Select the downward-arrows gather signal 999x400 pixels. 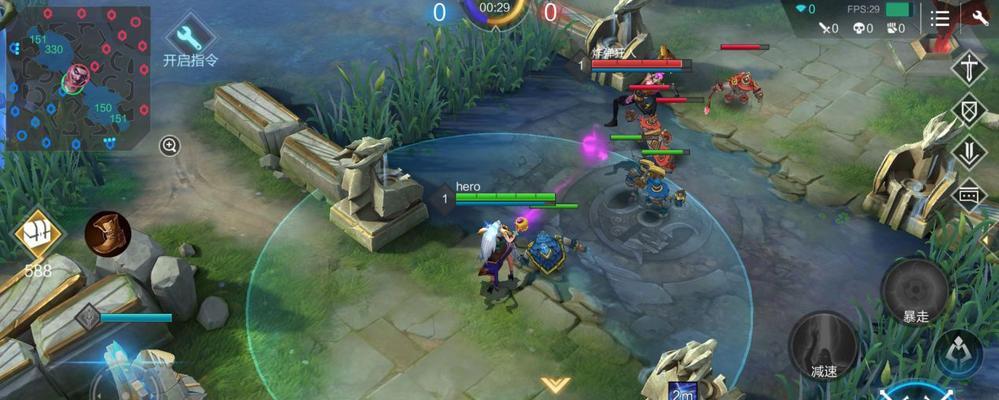(969, 152)
